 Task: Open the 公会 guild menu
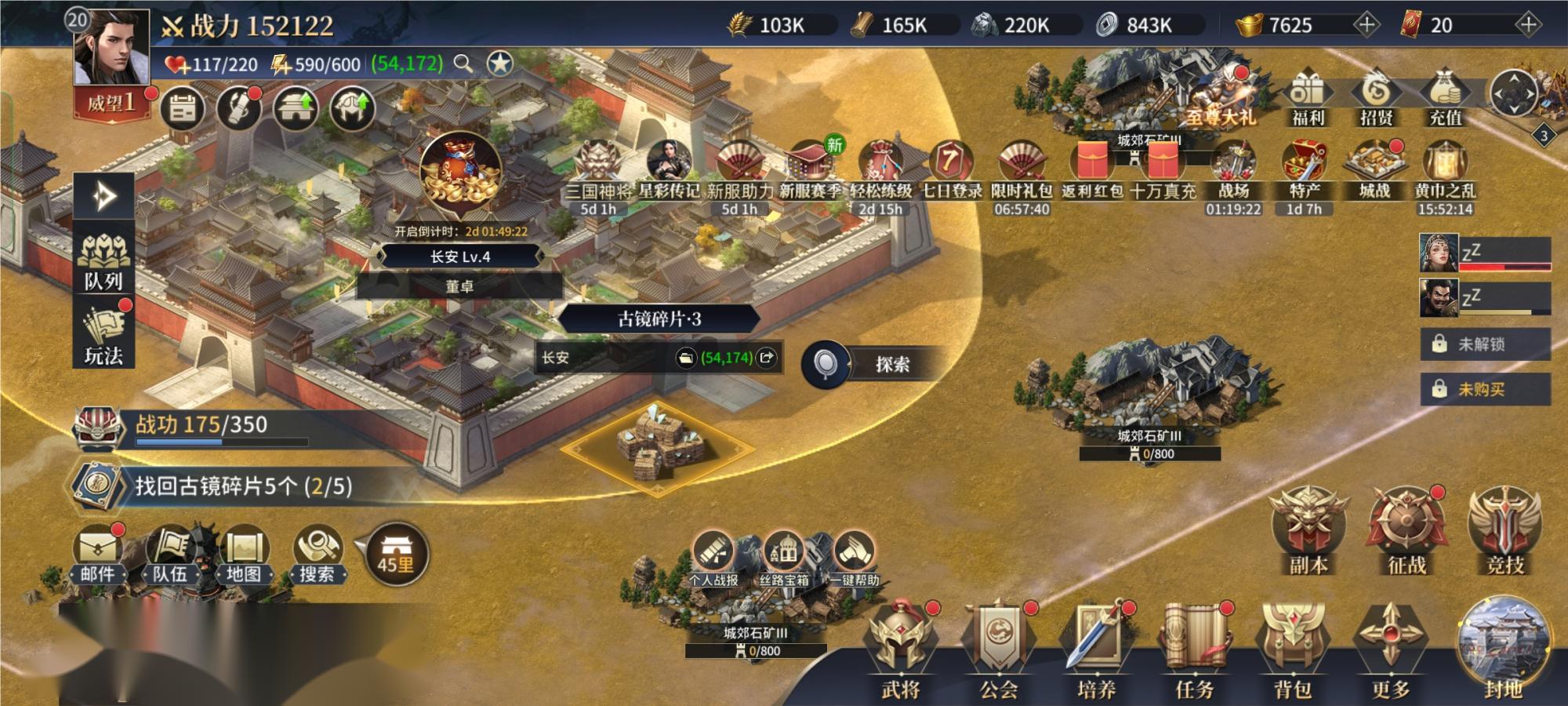click(x=998, y=651)
